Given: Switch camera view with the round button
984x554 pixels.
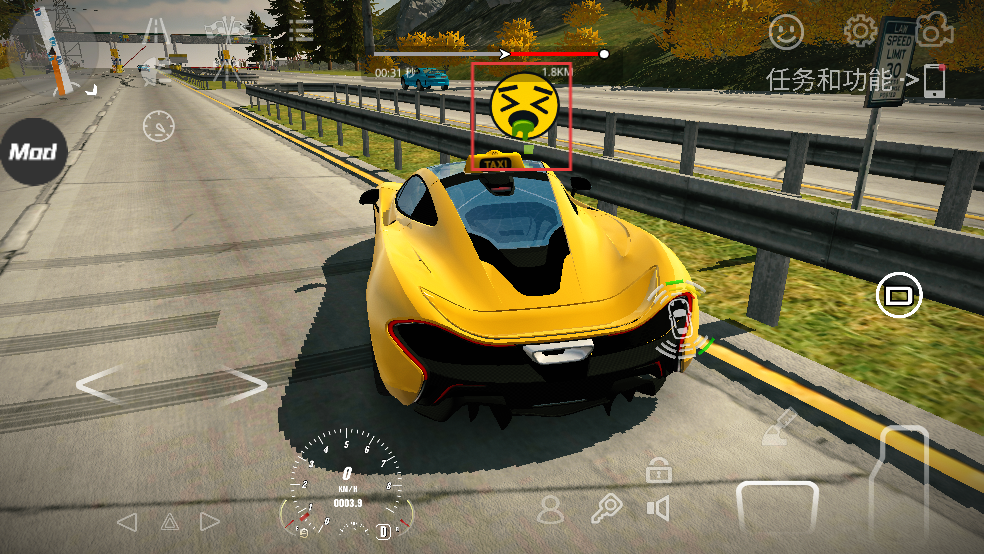Looking at the screenshot, I should [899, 295].
